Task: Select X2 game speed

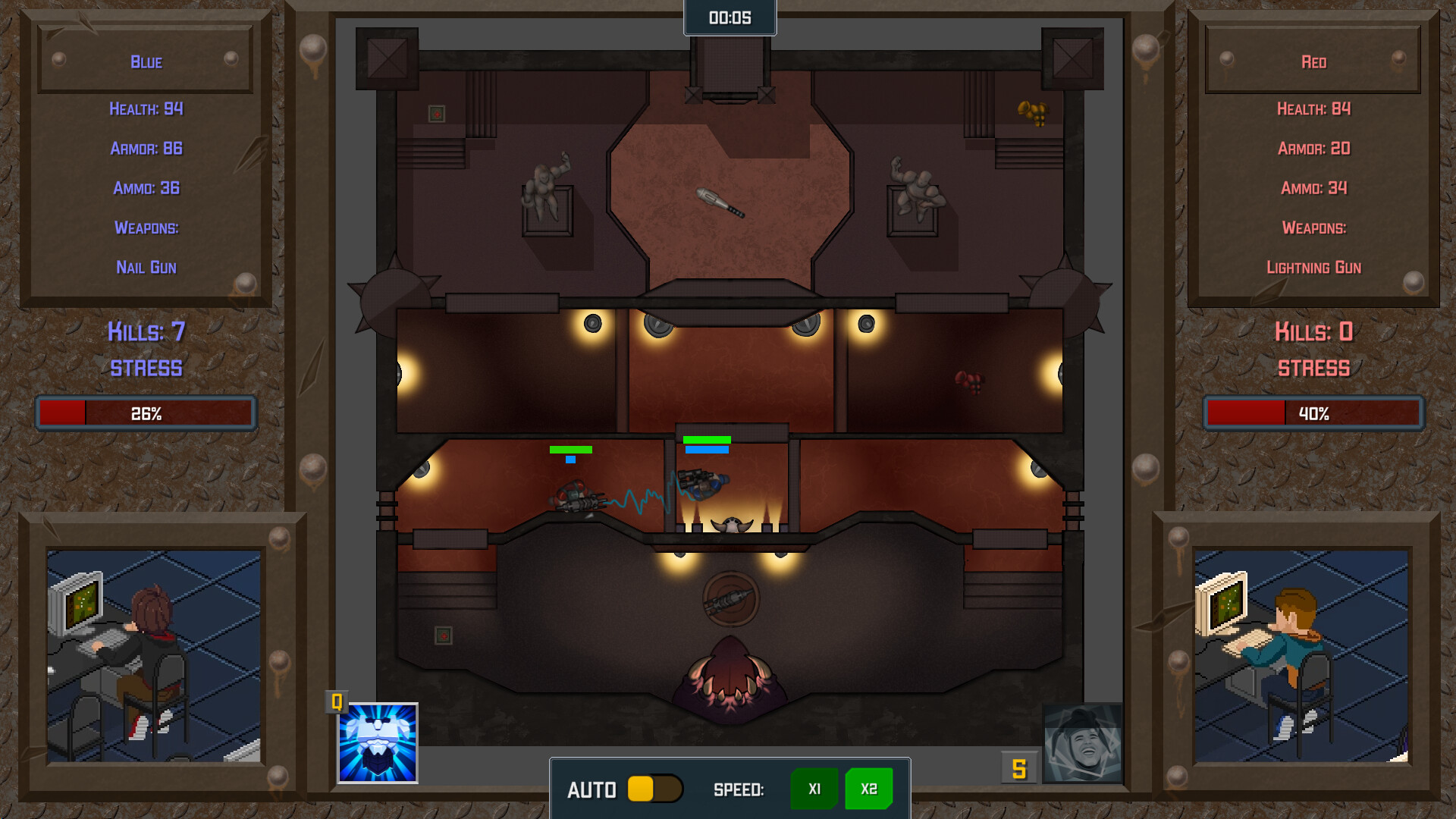Action: tap(868, 789)
